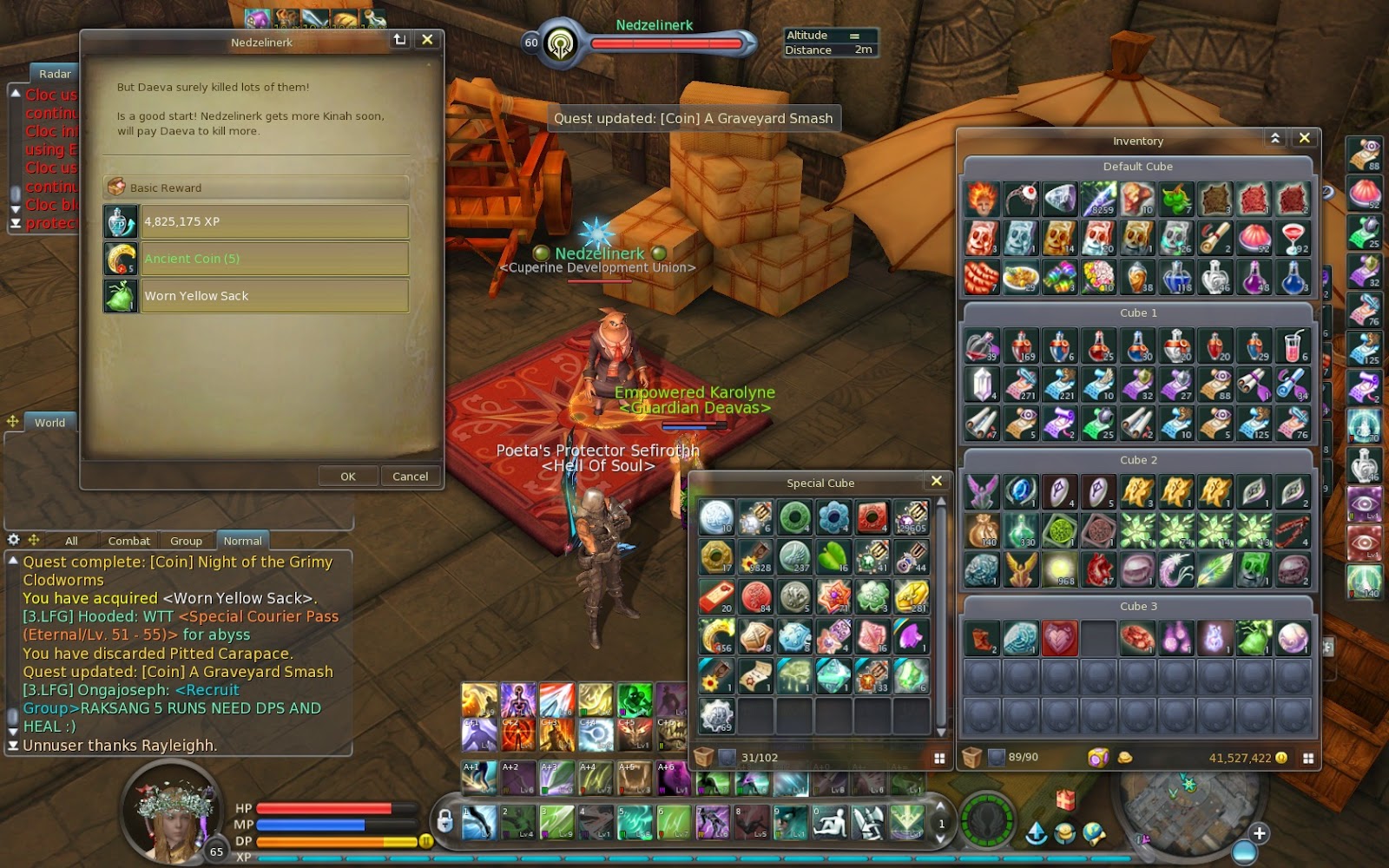Collapse the Cube 3 section header
This screenshot has width=1389, height=868.
(x=1138, y=606)
